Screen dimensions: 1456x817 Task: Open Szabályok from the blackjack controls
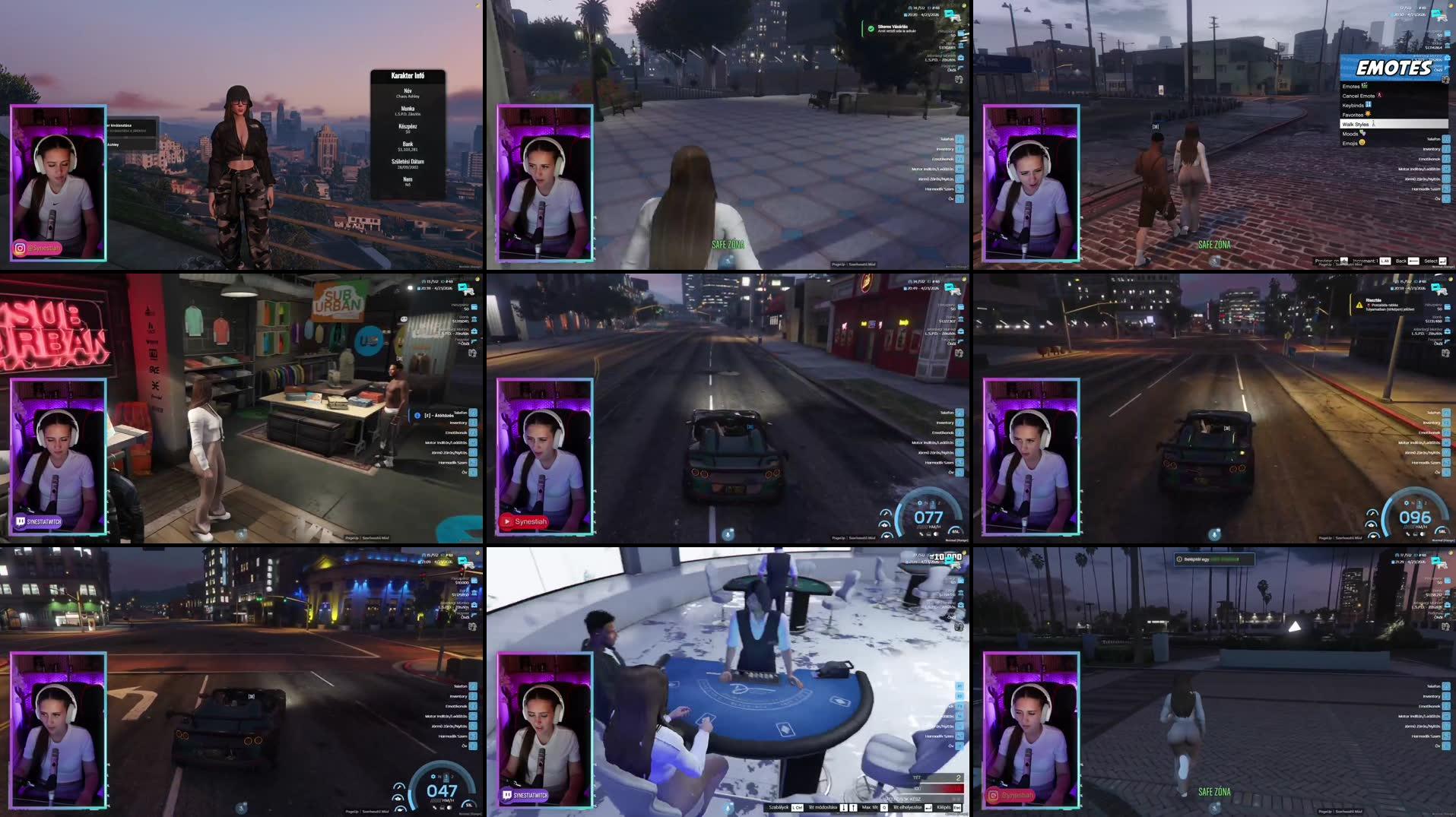(x=779, y=808)
